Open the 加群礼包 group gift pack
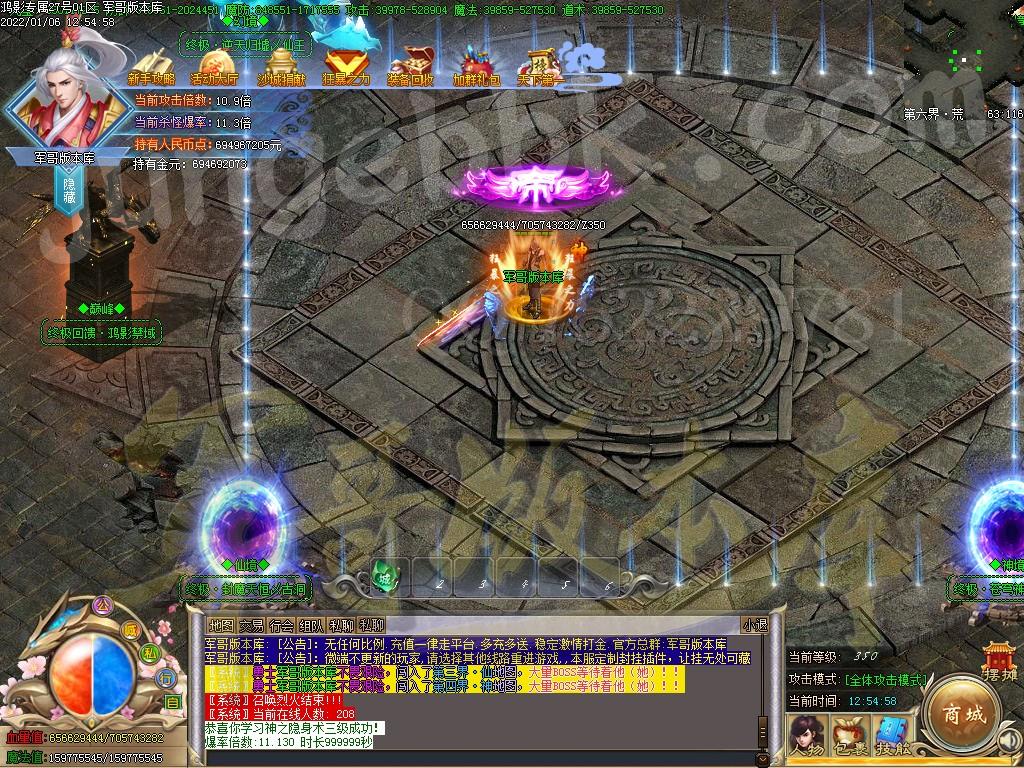The width and height of the screenshot is (1024, 768). pos(476,67)
